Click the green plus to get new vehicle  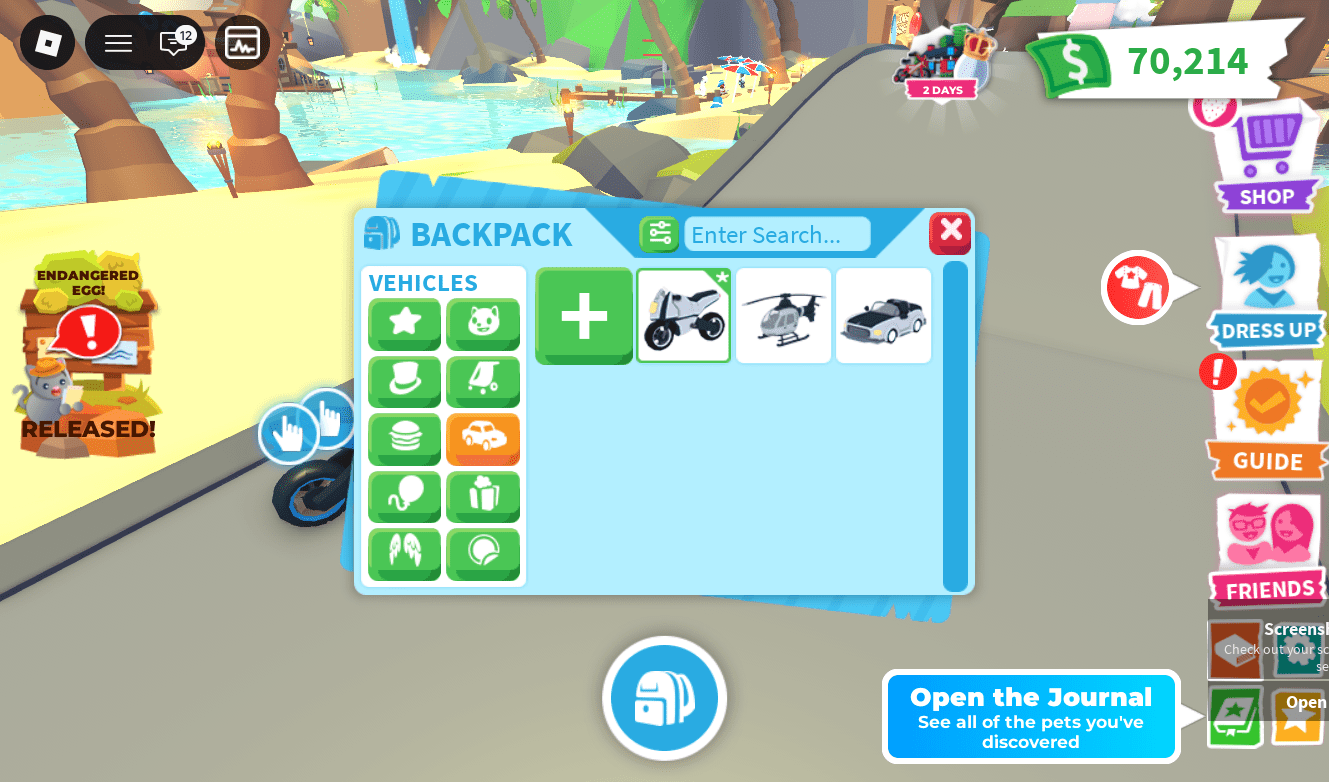coord(583,316)
